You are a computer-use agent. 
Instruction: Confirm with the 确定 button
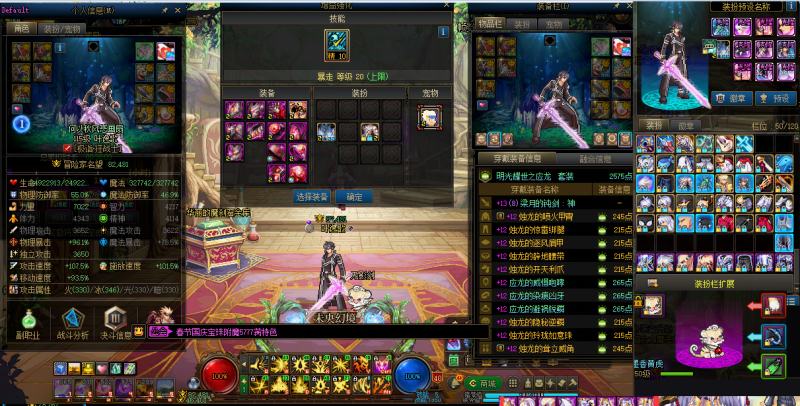point(354,197)
